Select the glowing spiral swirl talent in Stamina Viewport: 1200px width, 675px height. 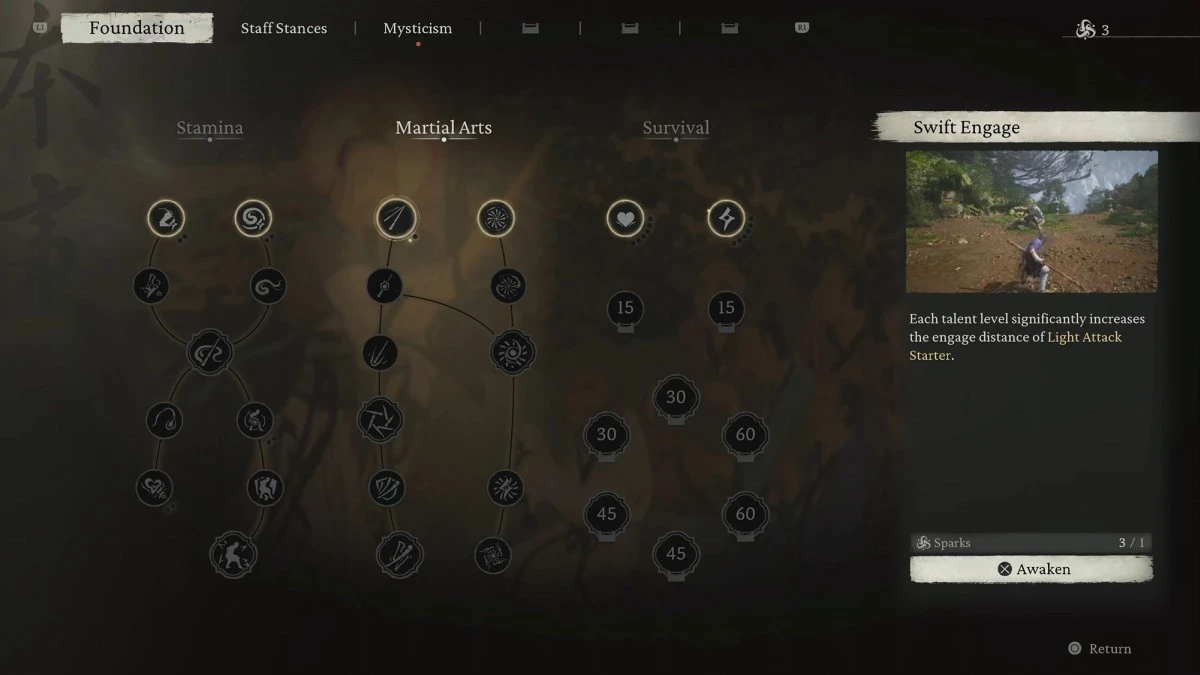point(253,218)
